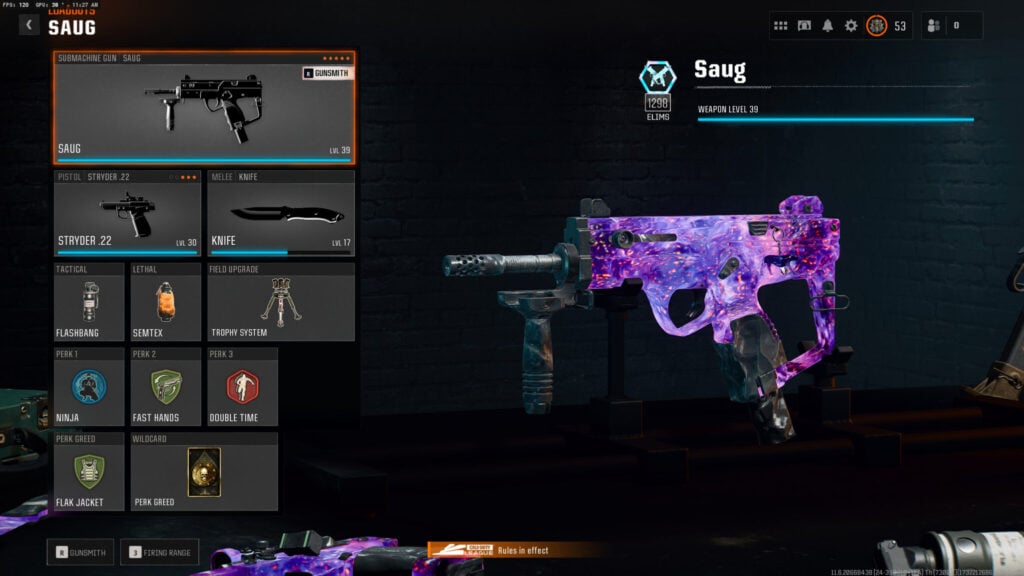This screenshot has width=1024, height=576.
Task: Open Gunsmith from the bottom bar
Action: (80, 551)
